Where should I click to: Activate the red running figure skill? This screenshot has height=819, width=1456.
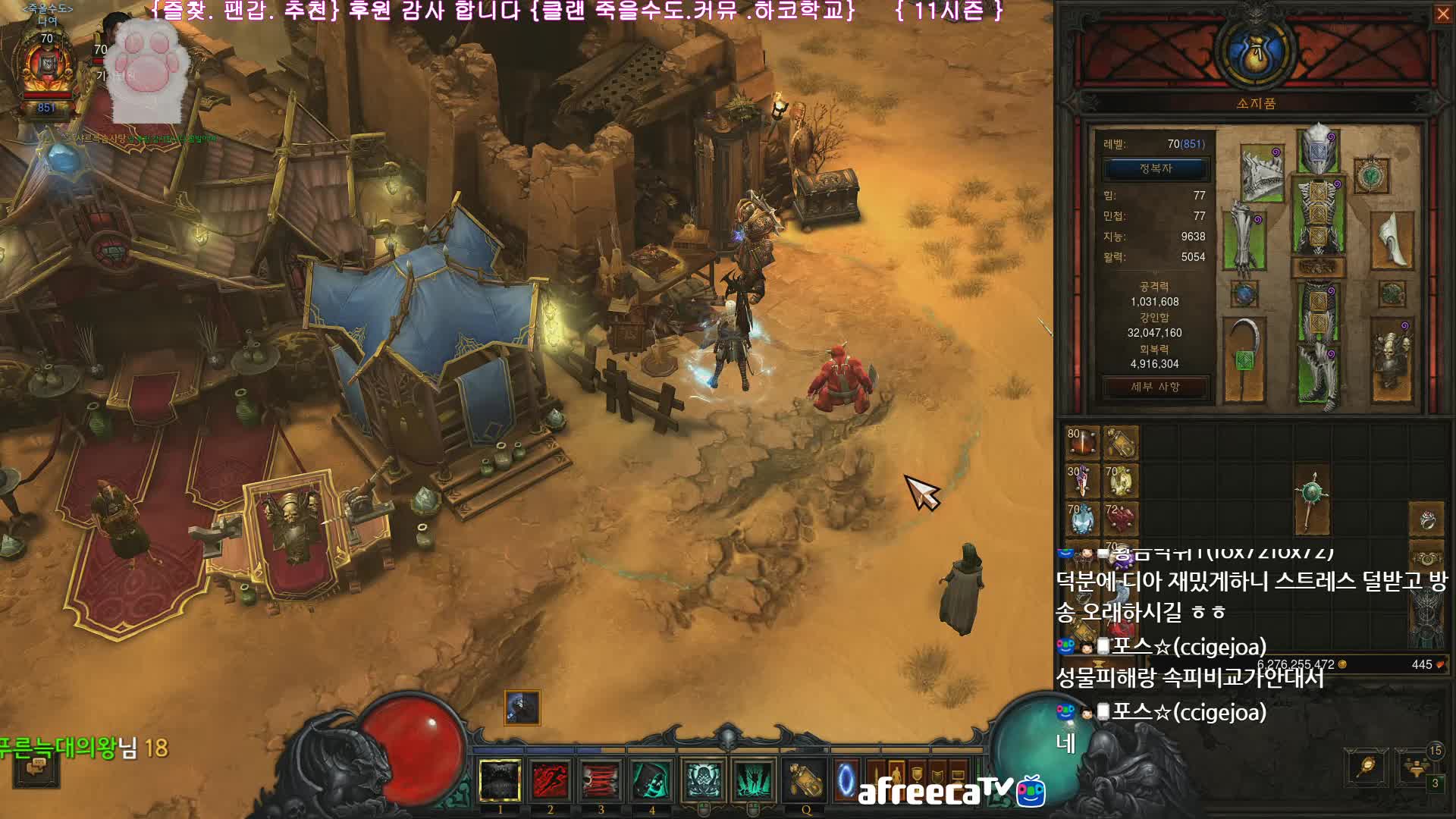pyautogui.click(x=550, y=780)
